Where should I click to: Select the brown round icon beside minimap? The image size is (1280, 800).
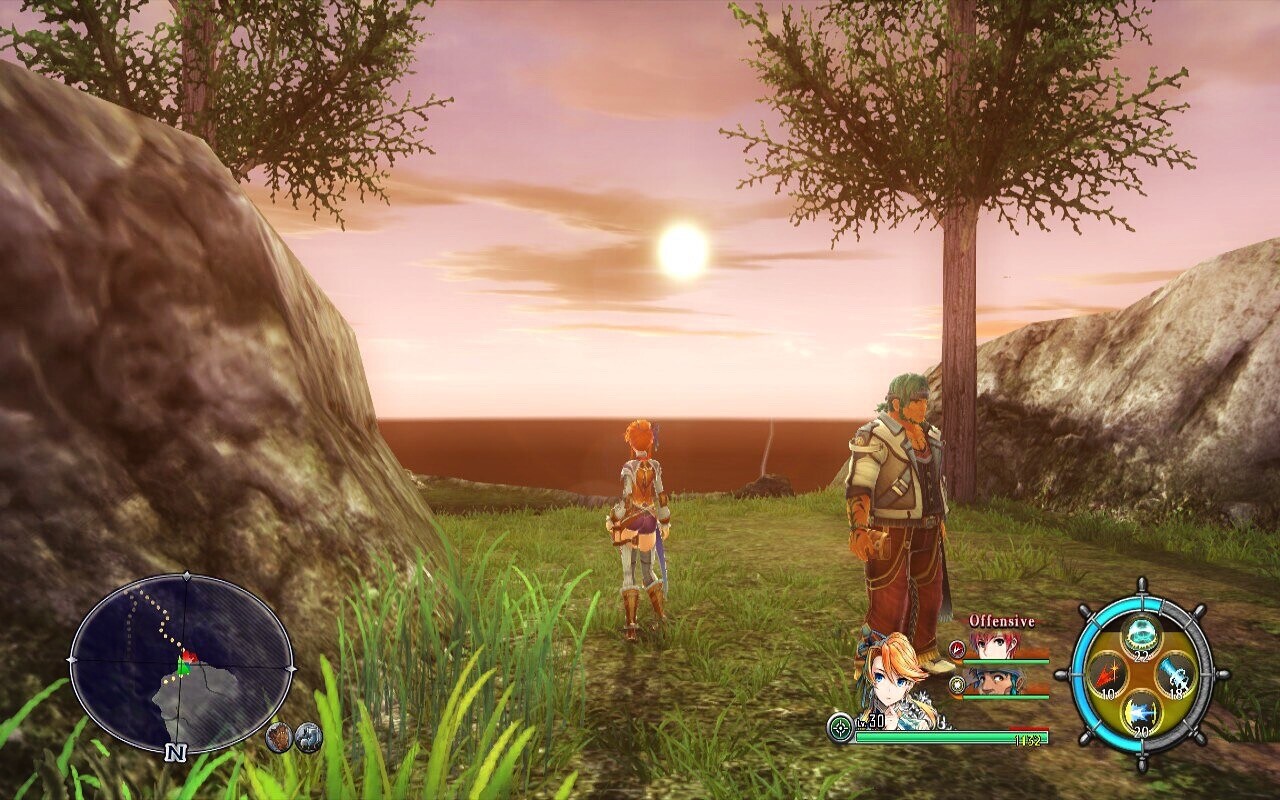(x=281, y=737)
